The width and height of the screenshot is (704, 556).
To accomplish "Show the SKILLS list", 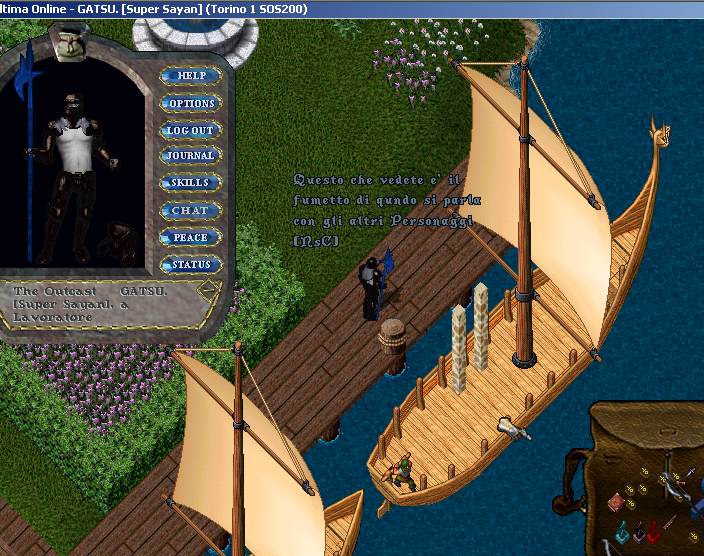I will pyautogui.click(x=190, y=183).
